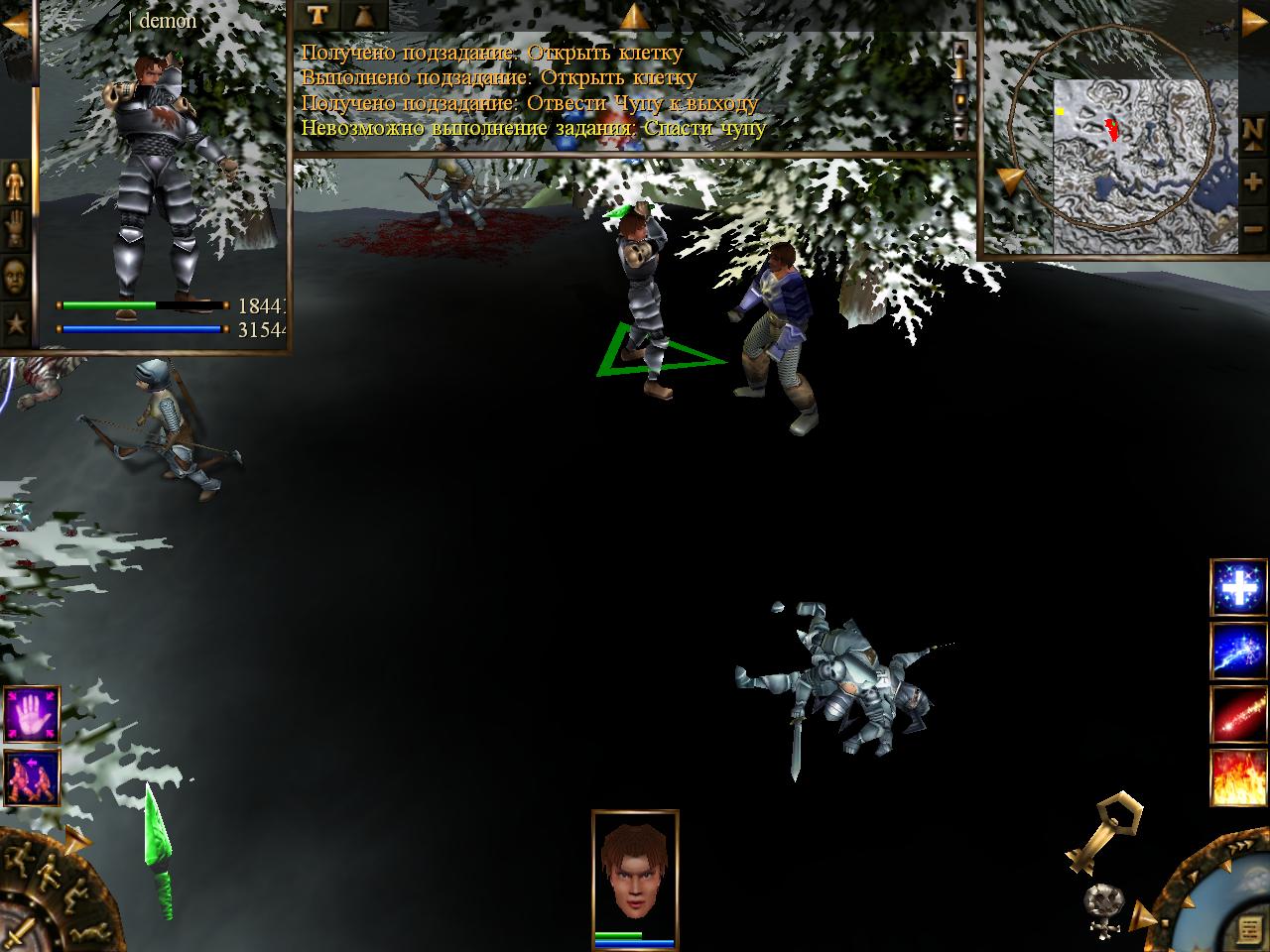This screenshot has width=1270, height=952.
Task: Choose the red fire arrow spell
Action: [1239, 714]
